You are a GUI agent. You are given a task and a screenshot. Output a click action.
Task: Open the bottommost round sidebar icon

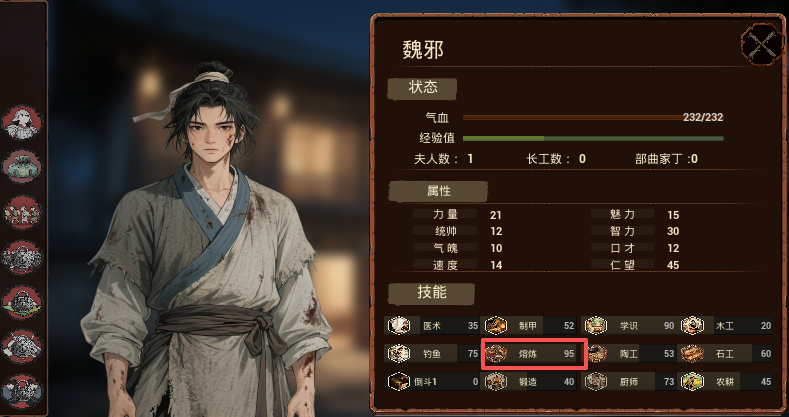[x=20, y=389]
